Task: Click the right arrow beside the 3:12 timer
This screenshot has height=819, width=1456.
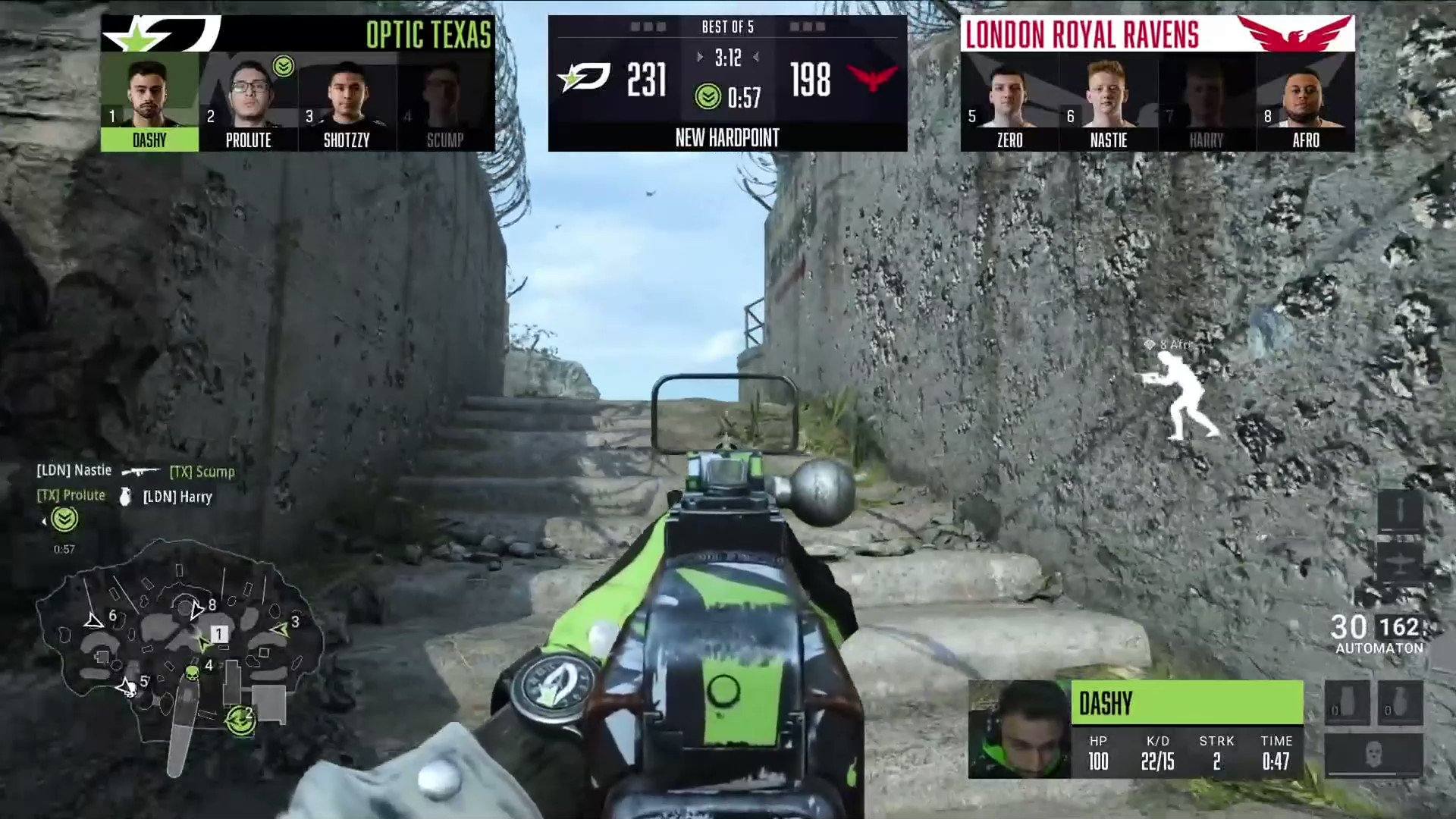Action: click(756, 57)
